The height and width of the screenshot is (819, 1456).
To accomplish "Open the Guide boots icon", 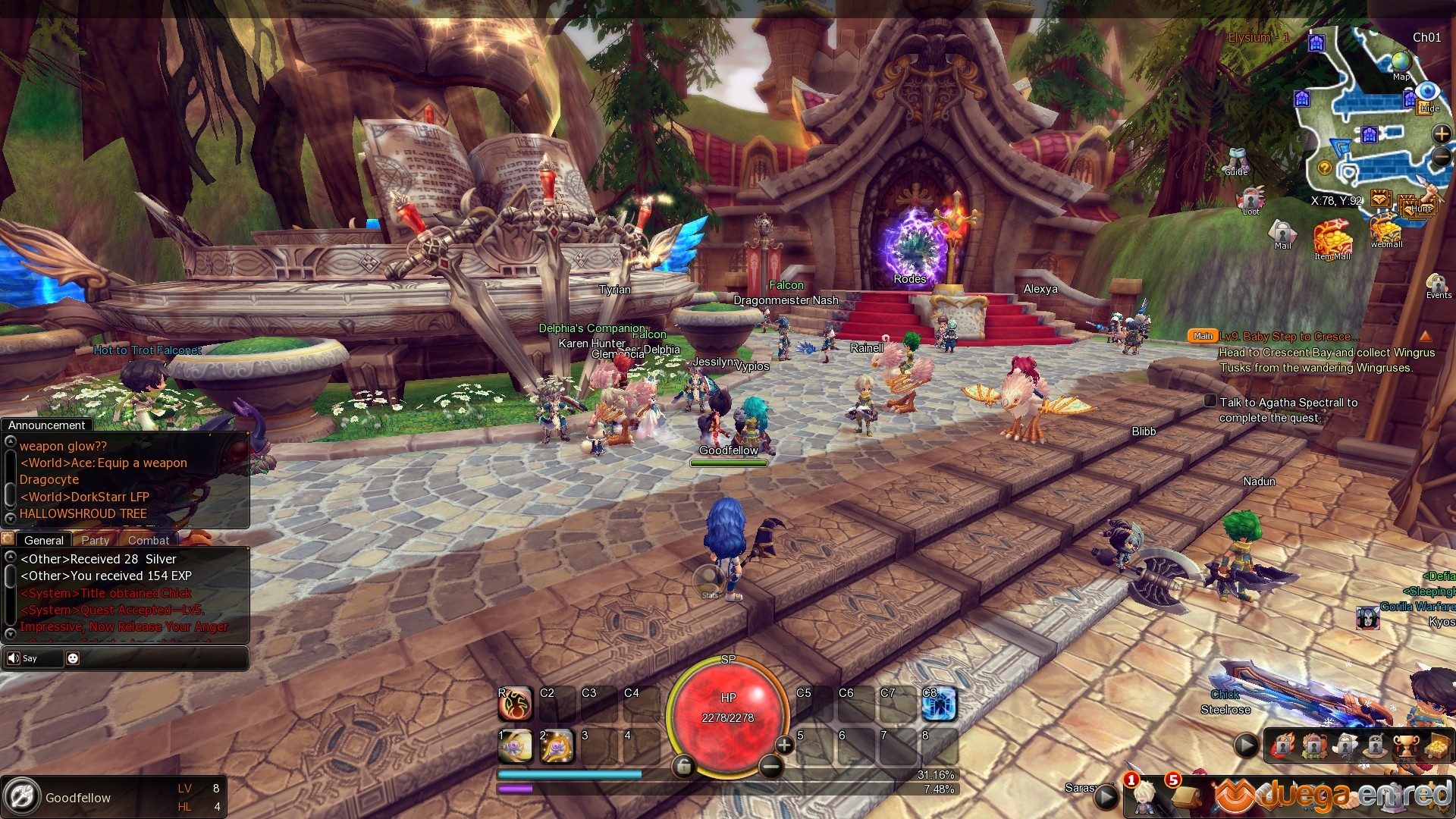I will 1237,160.
